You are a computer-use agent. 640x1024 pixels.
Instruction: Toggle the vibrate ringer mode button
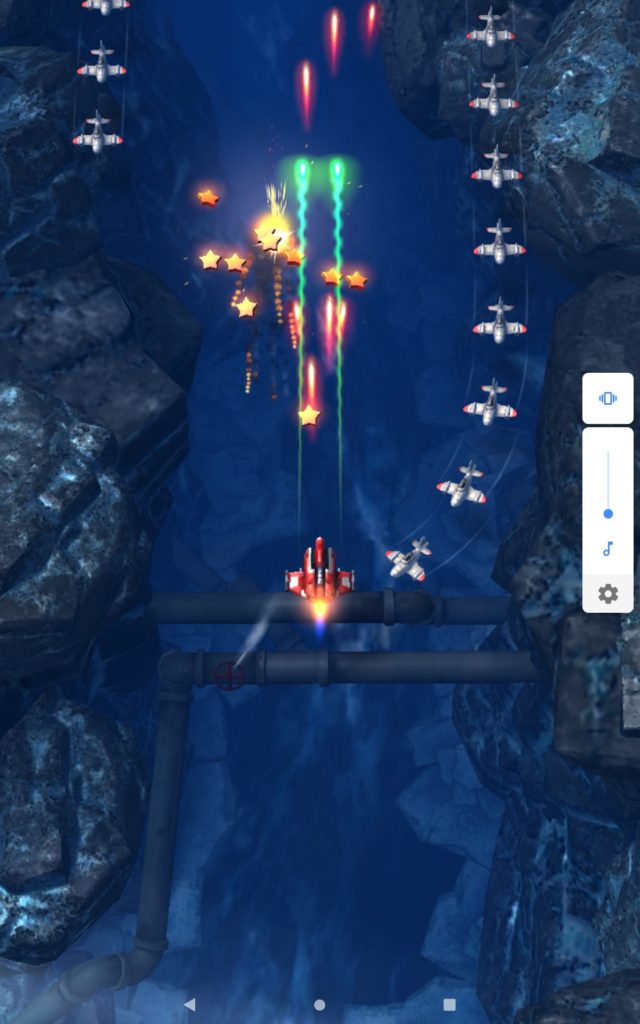[x=607, y=398]
